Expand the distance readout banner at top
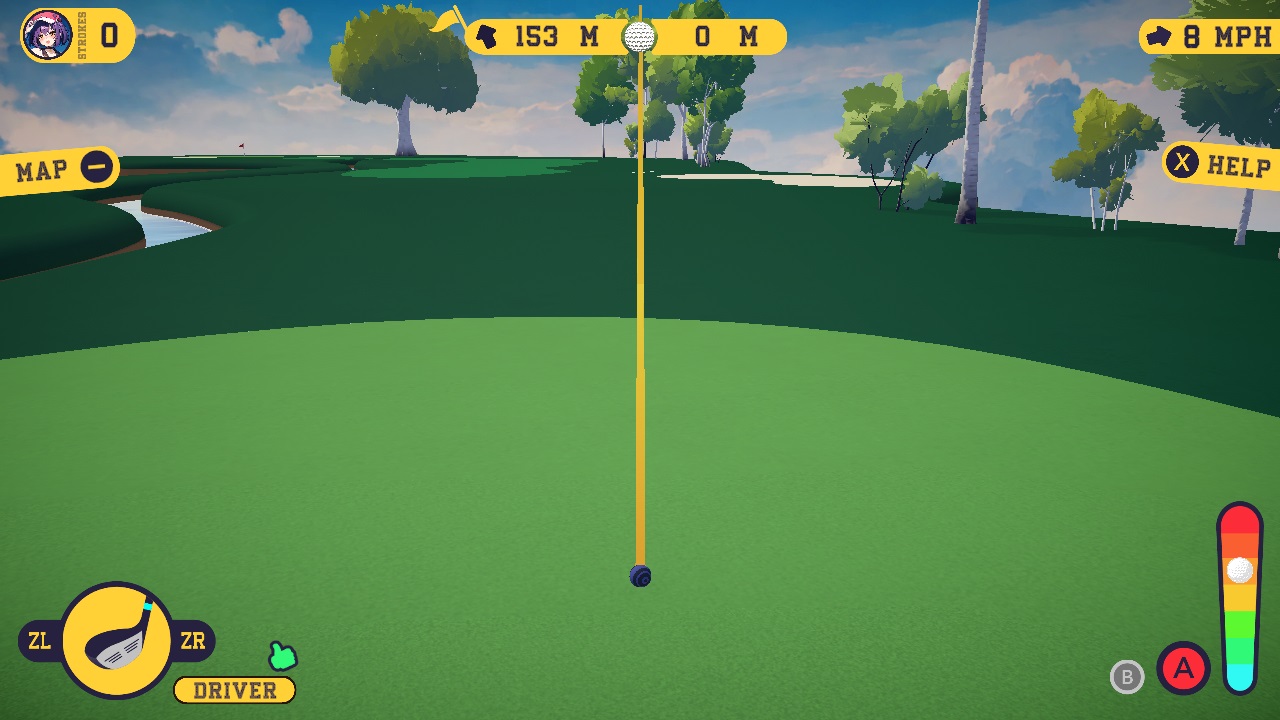This screenshot has width=1280, height=720. (625, 36)
